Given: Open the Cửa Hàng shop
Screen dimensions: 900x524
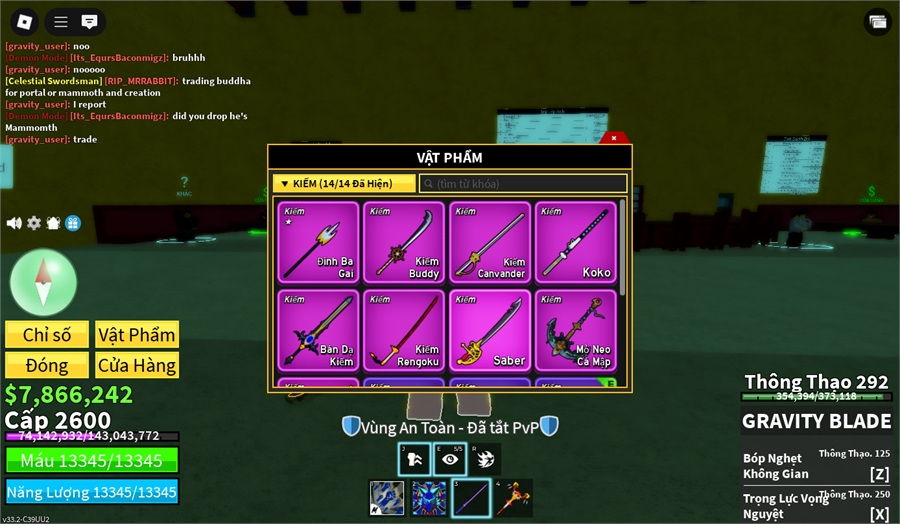Looking at the screenshot, I should coord(137,365).
